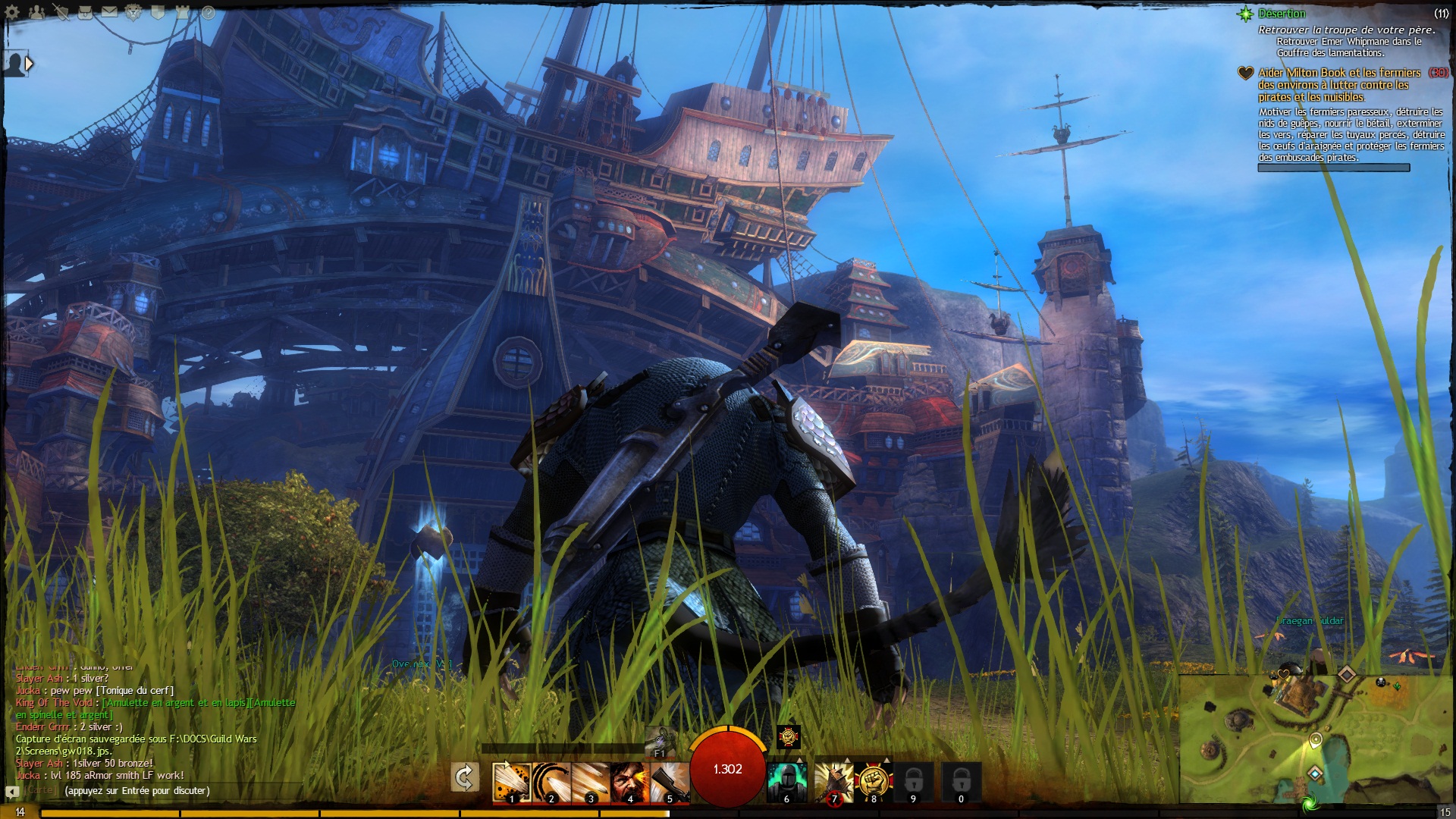Open the mail envelope icon
The width and height of the screenshot is (1456, 819).
pos(110,12)
